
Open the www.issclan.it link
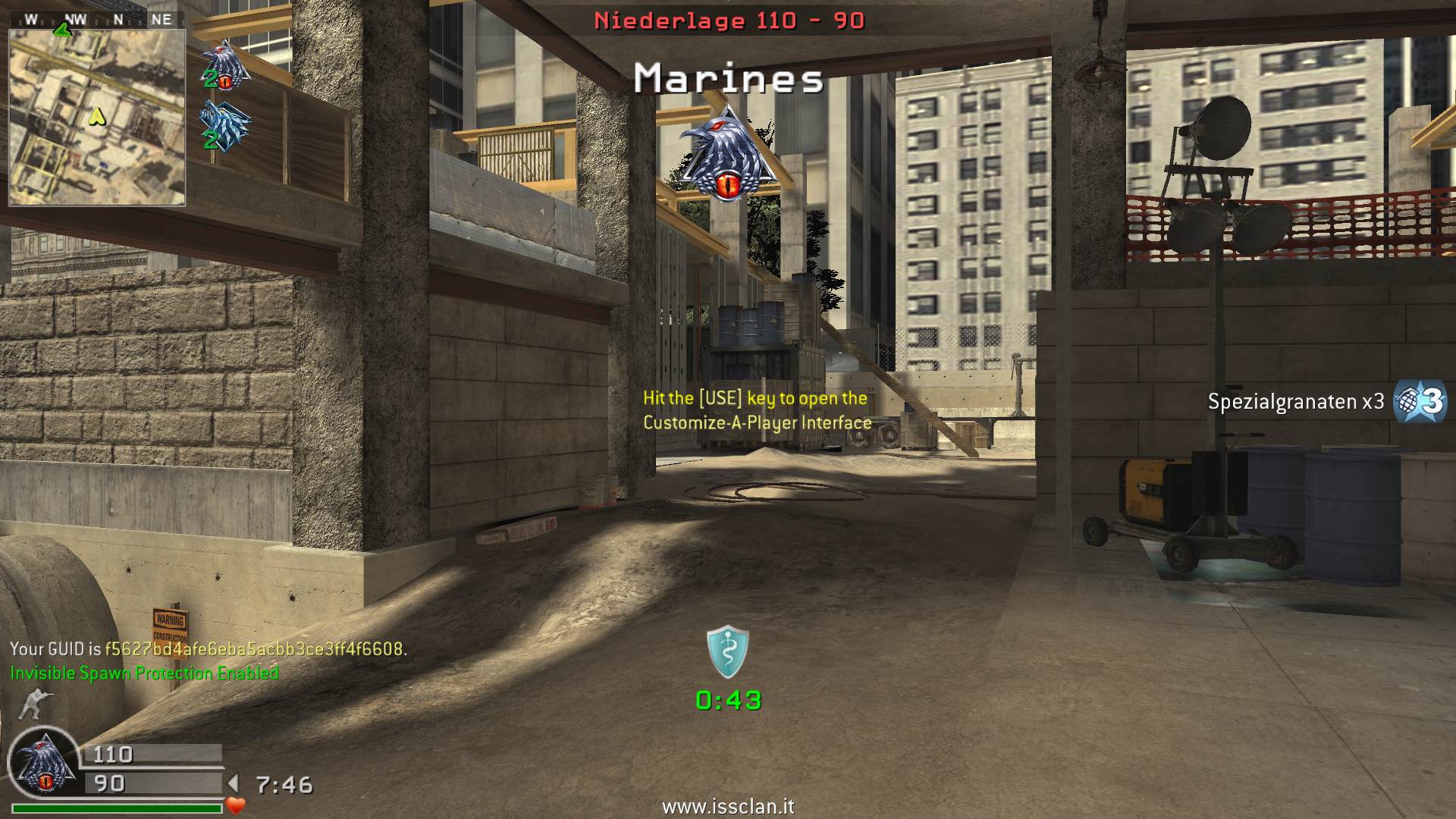(x=728, y=807)
